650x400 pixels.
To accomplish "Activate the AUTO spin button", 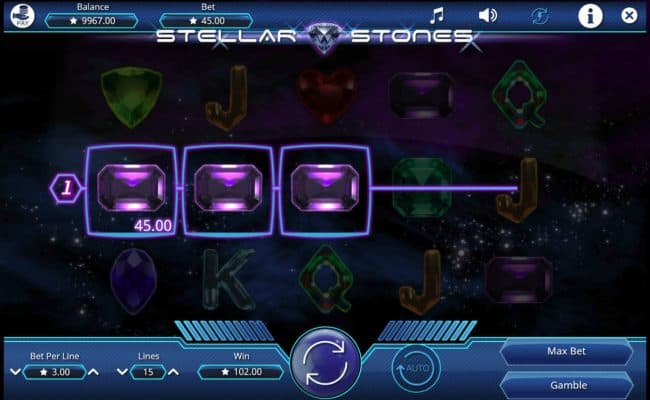I will point(416,367).
